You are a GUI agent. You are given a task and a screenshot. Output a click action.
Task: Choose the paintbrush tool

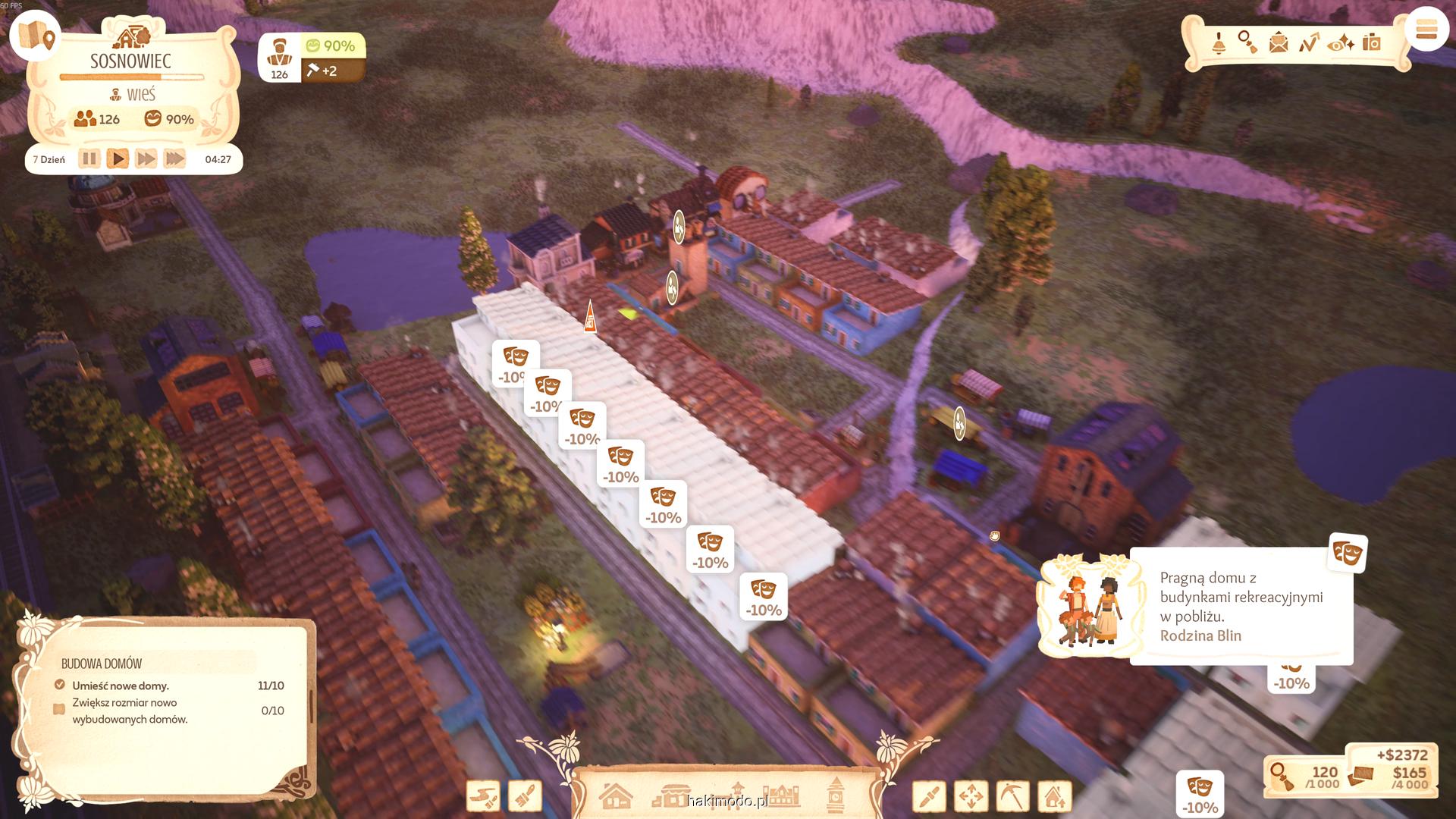click(525, 796)
